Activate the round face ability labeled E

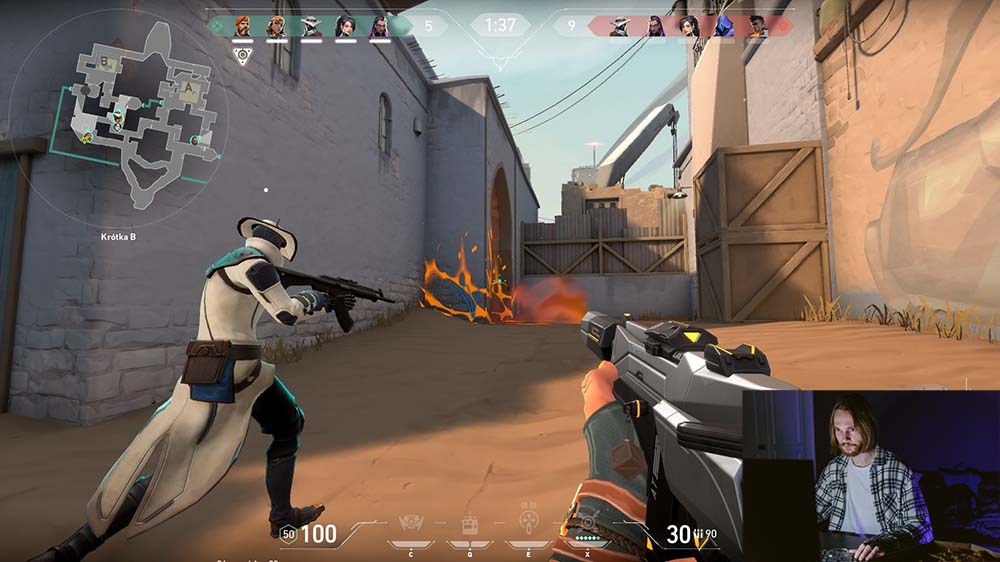pos(527,523)
